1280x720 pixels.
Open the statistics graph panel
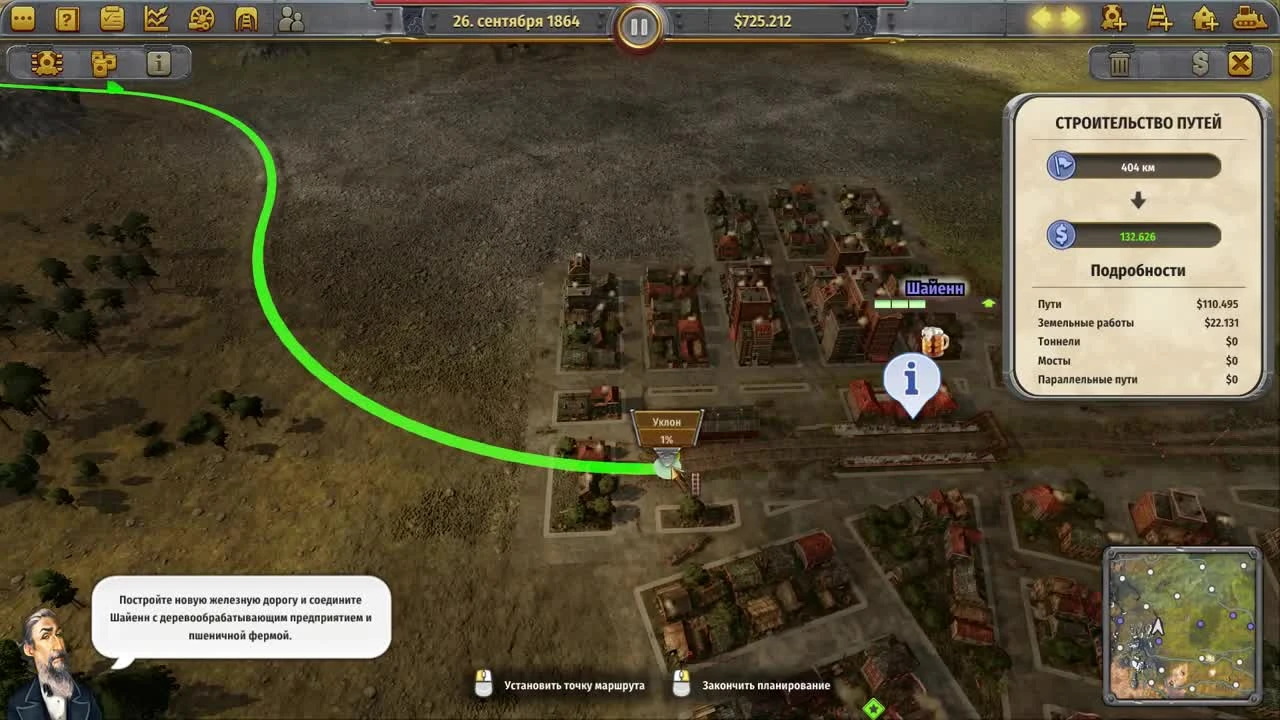[x=155, y=18]
